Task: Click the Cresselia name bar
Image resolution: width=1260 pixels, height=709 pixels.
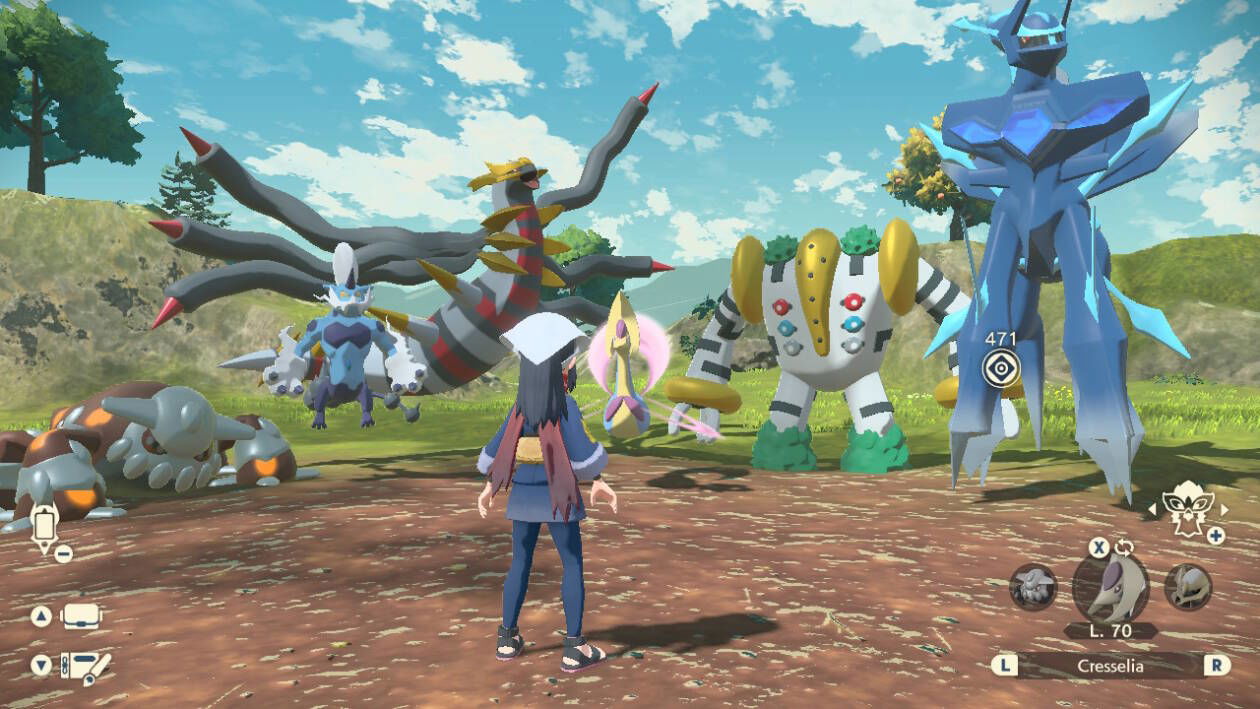Action: pyautogui.click(x=1110, y=665)
